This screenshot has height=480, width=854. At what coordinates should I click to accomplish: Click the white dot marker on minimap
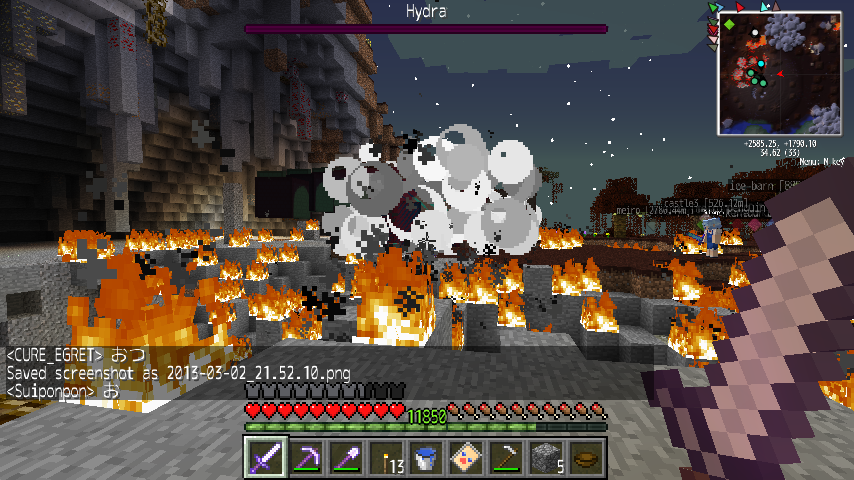point(755,34)
